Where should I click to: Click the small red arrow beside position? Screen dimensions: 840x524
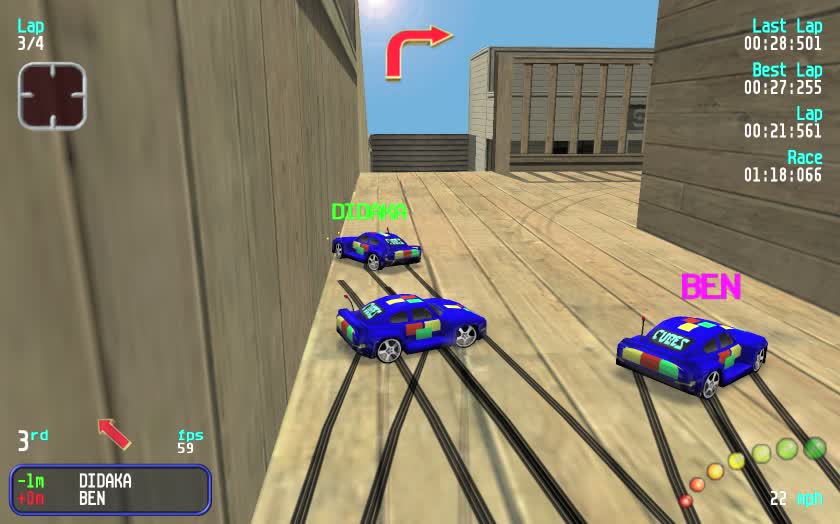pyautogui.click(x=114, y=433)
